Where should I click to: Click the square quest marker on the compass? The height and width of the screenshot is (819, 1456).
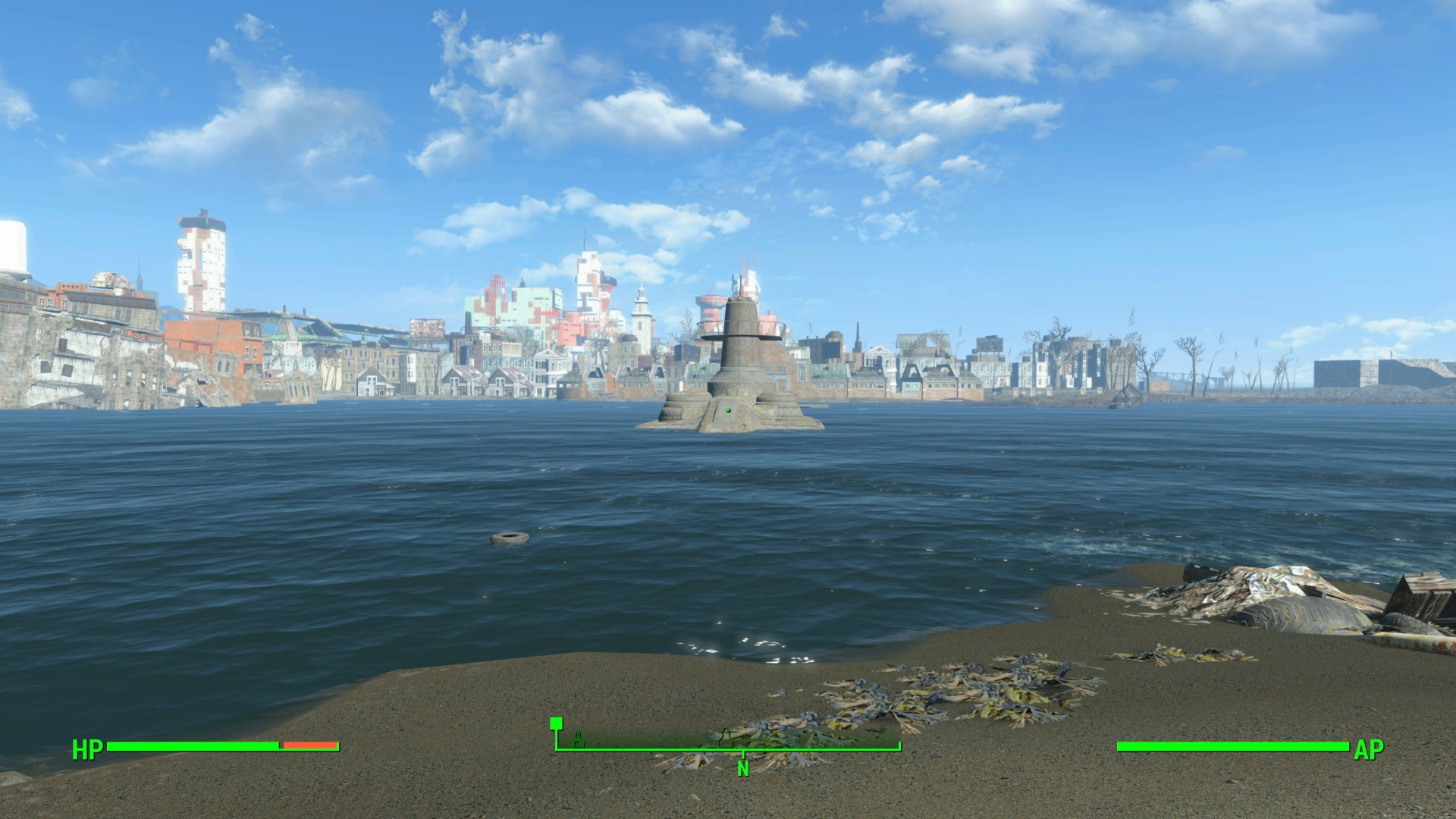[556, 723]
